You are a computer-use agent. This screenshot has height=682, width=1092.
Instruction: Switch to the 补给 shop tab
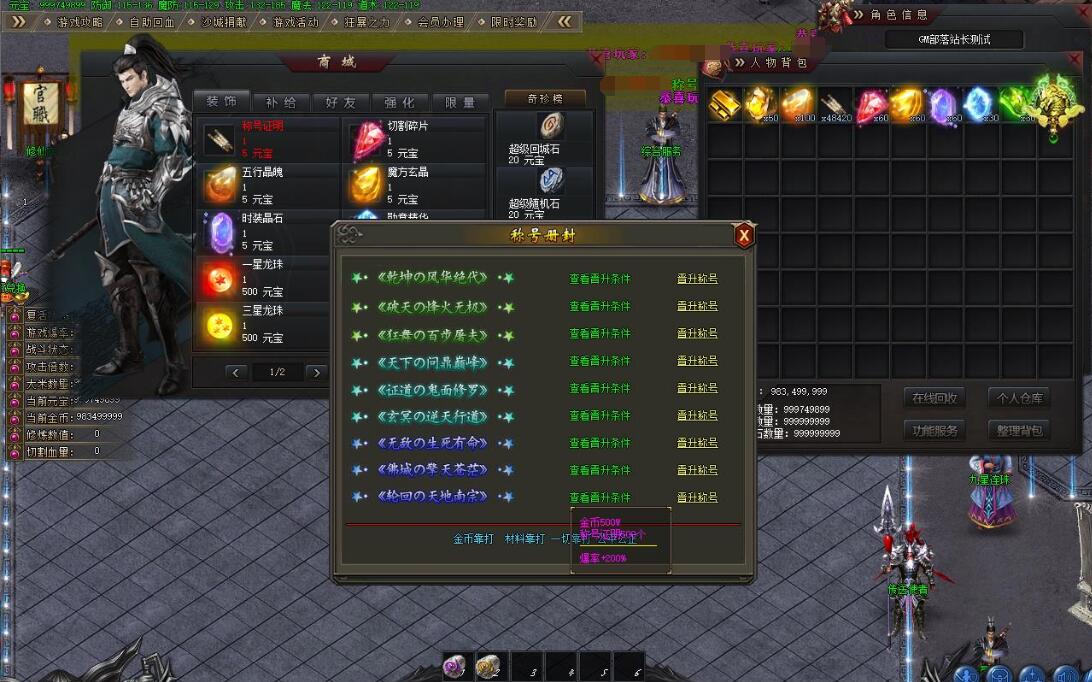pos(281,102)
